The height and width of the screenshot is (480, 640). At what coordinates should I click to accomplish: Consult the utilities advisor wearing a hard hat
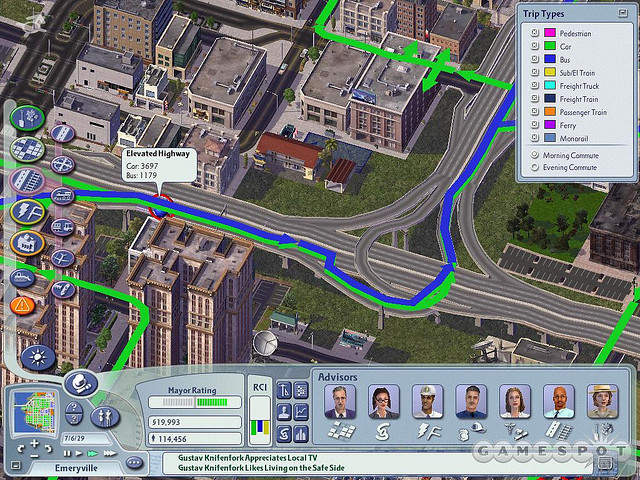click(428, 402)
